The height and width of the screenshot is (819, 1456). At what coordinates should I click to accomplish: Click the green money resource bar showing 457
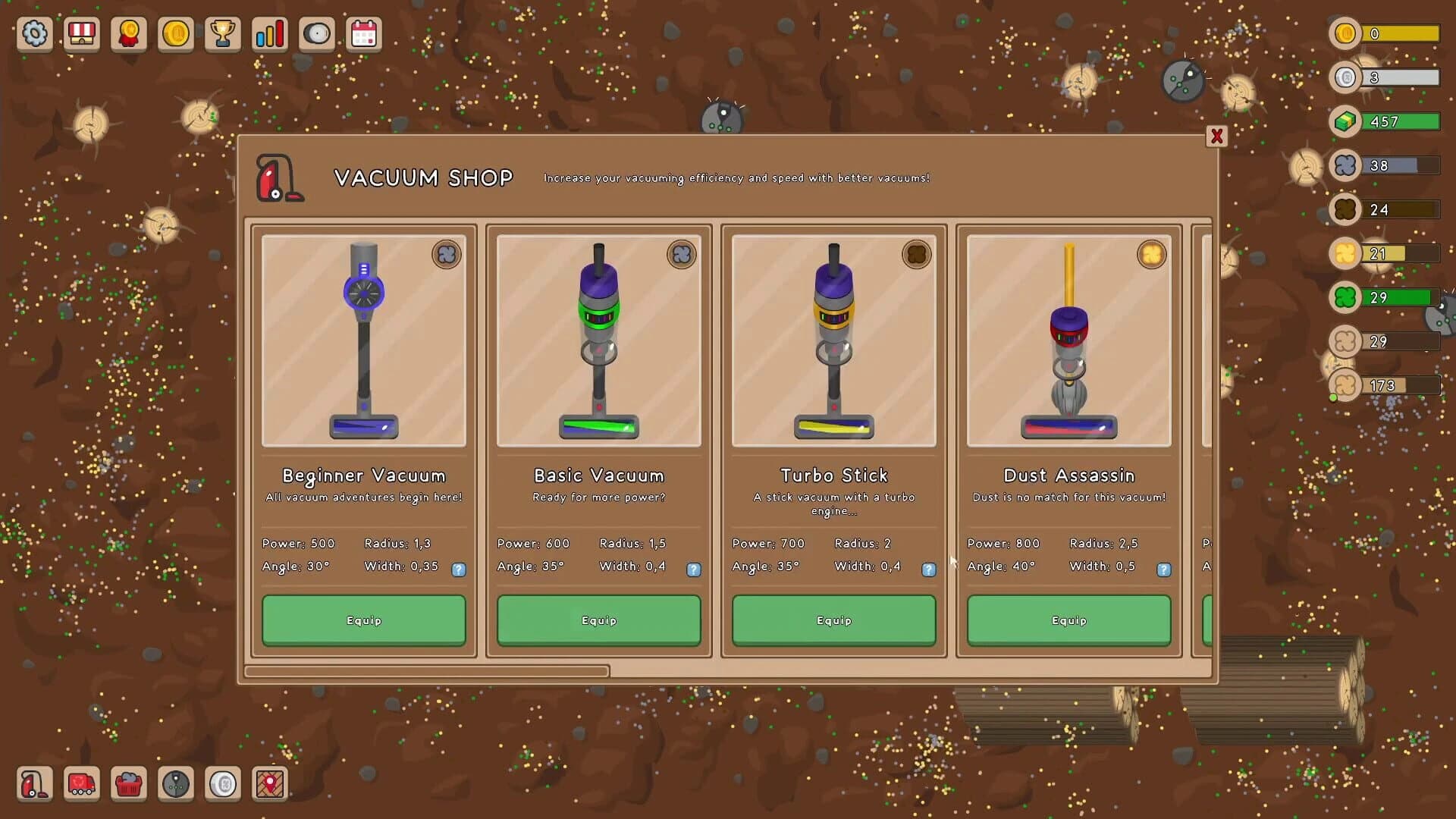pos(1399,121)
